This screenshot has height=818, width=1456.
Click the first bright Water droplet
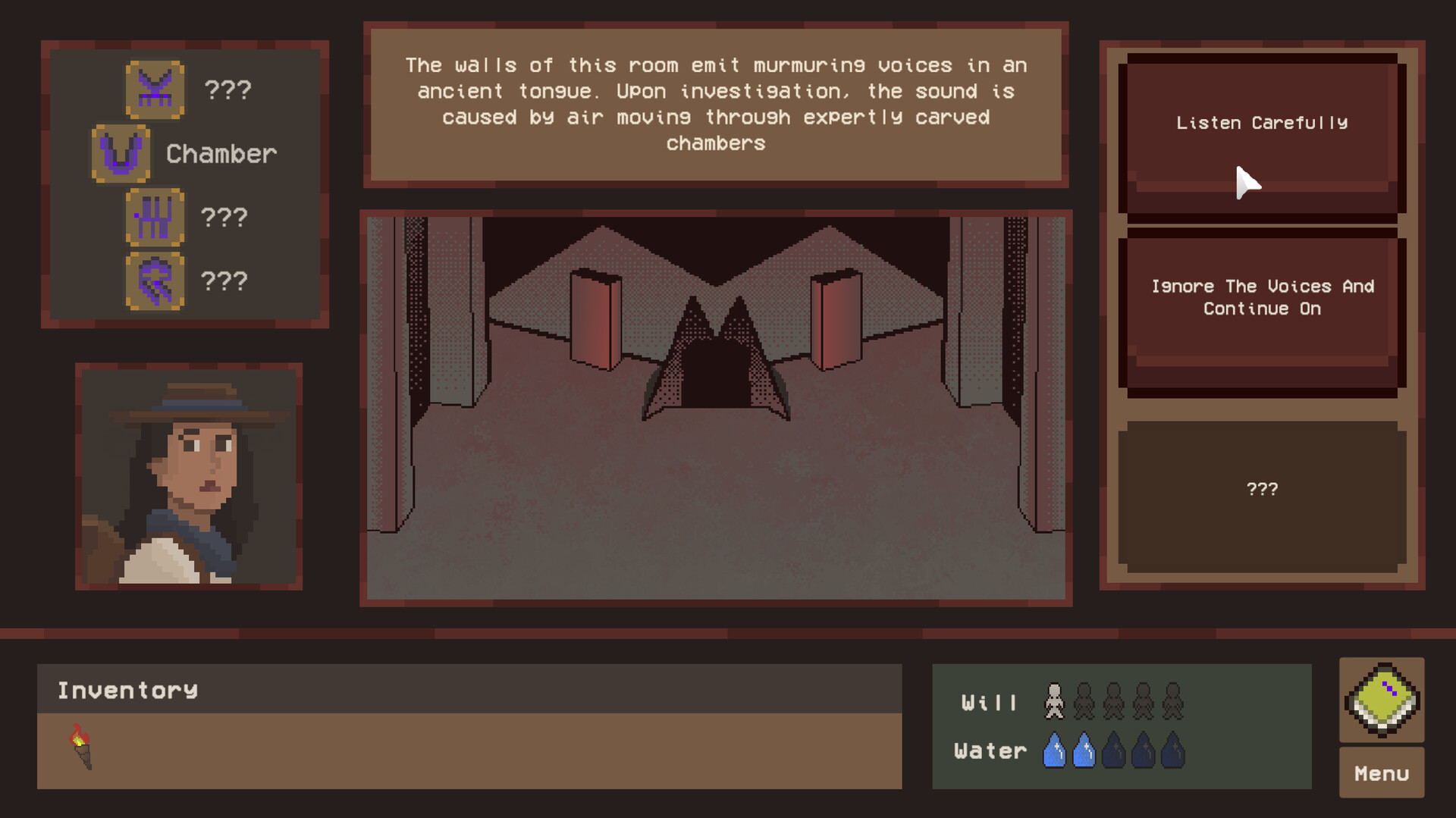point(1056,749)
